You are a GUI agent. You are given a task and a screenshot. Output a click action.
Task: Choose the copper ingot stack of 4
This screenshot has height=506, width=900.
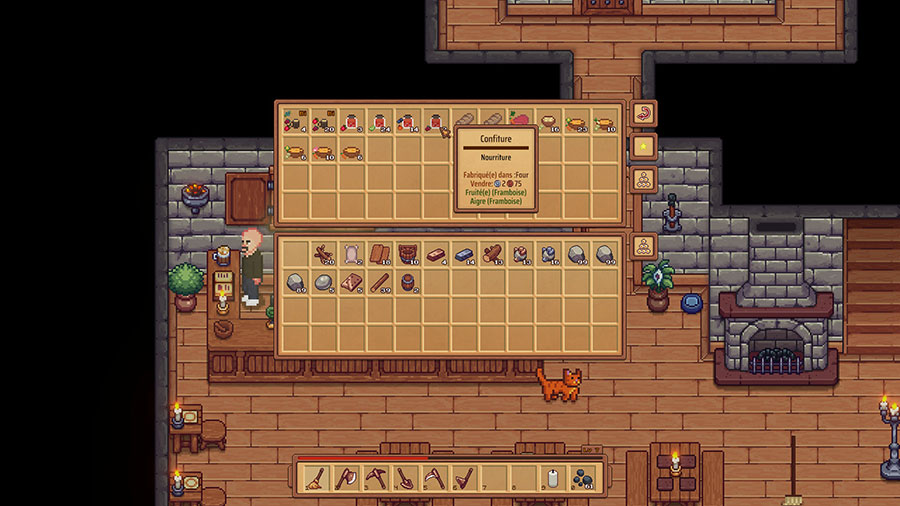436,254
